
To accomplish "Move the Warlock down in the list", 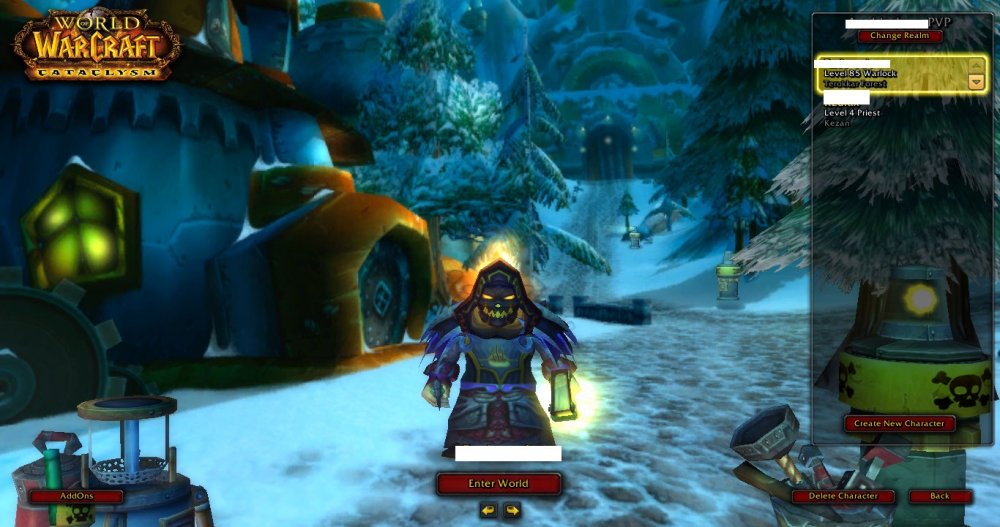I will point(976,82).
